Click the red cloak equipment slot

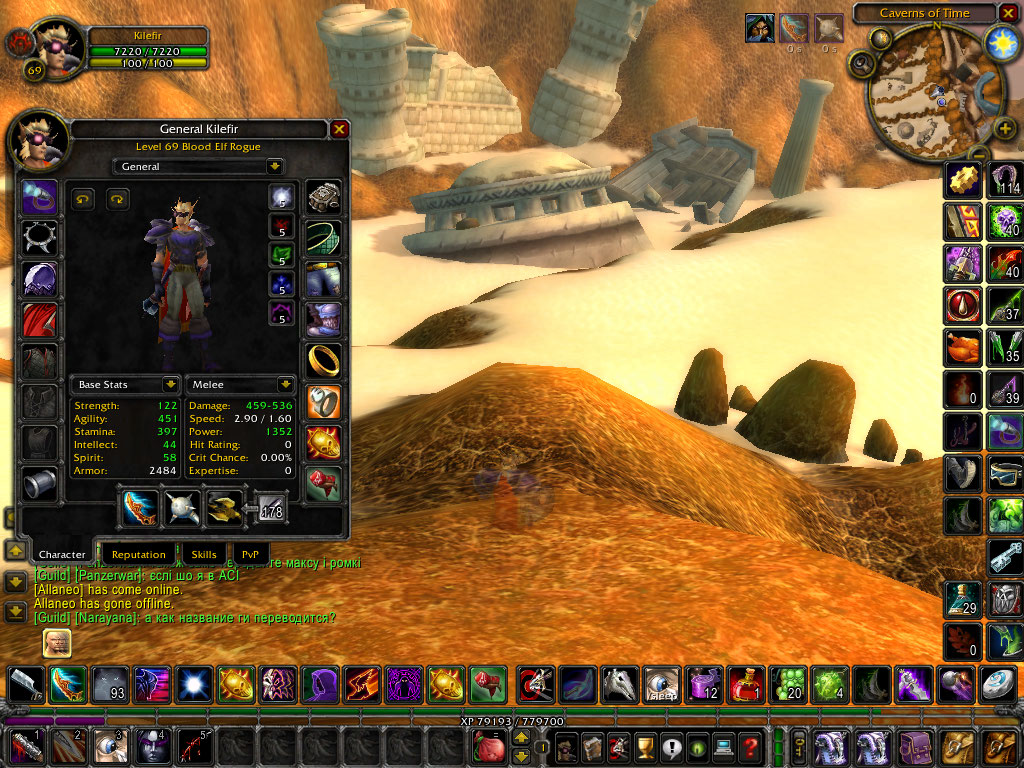(40, 320)
